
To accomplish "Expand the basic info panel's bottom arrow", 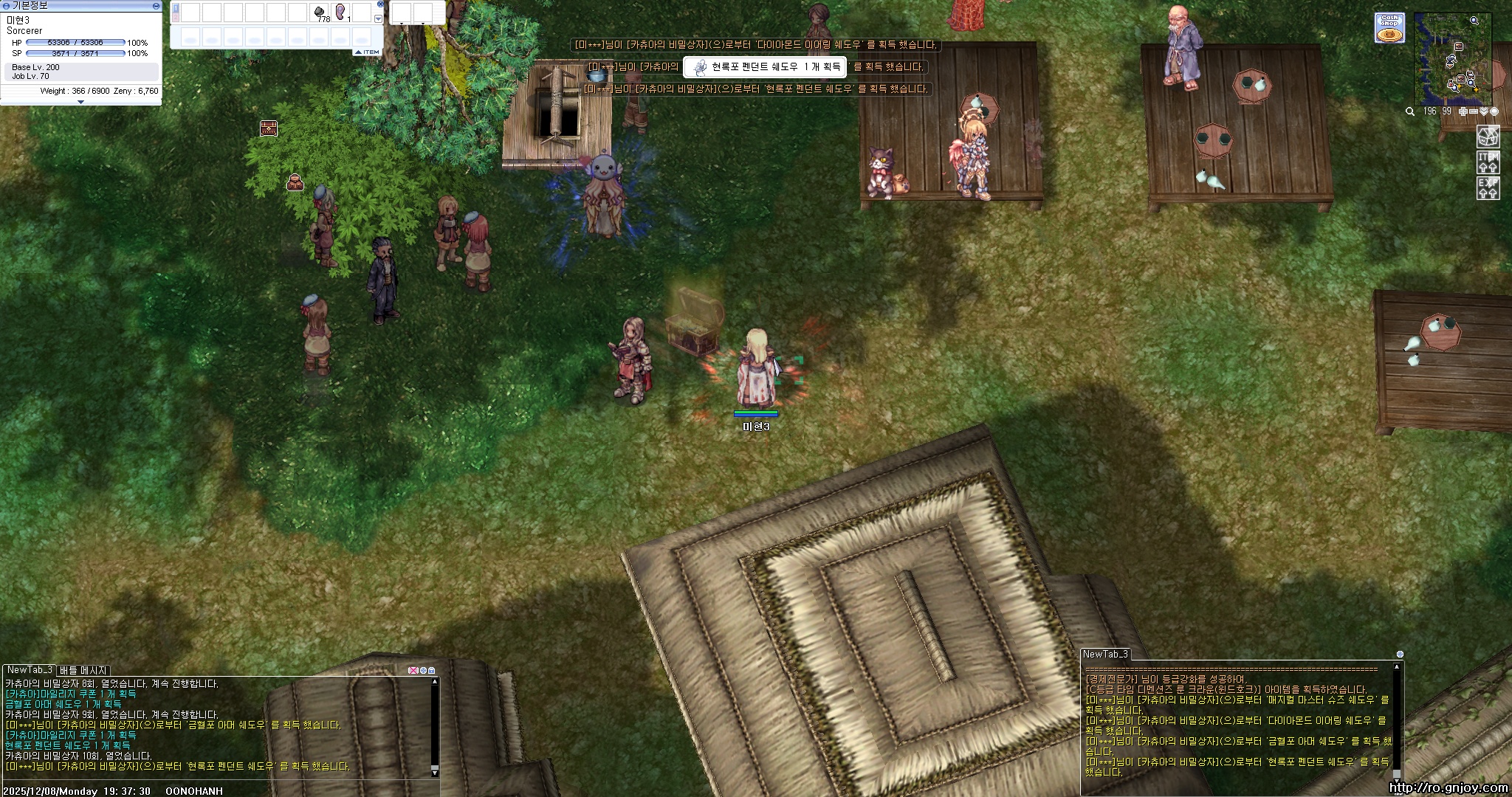I will [x=80, y=102].
